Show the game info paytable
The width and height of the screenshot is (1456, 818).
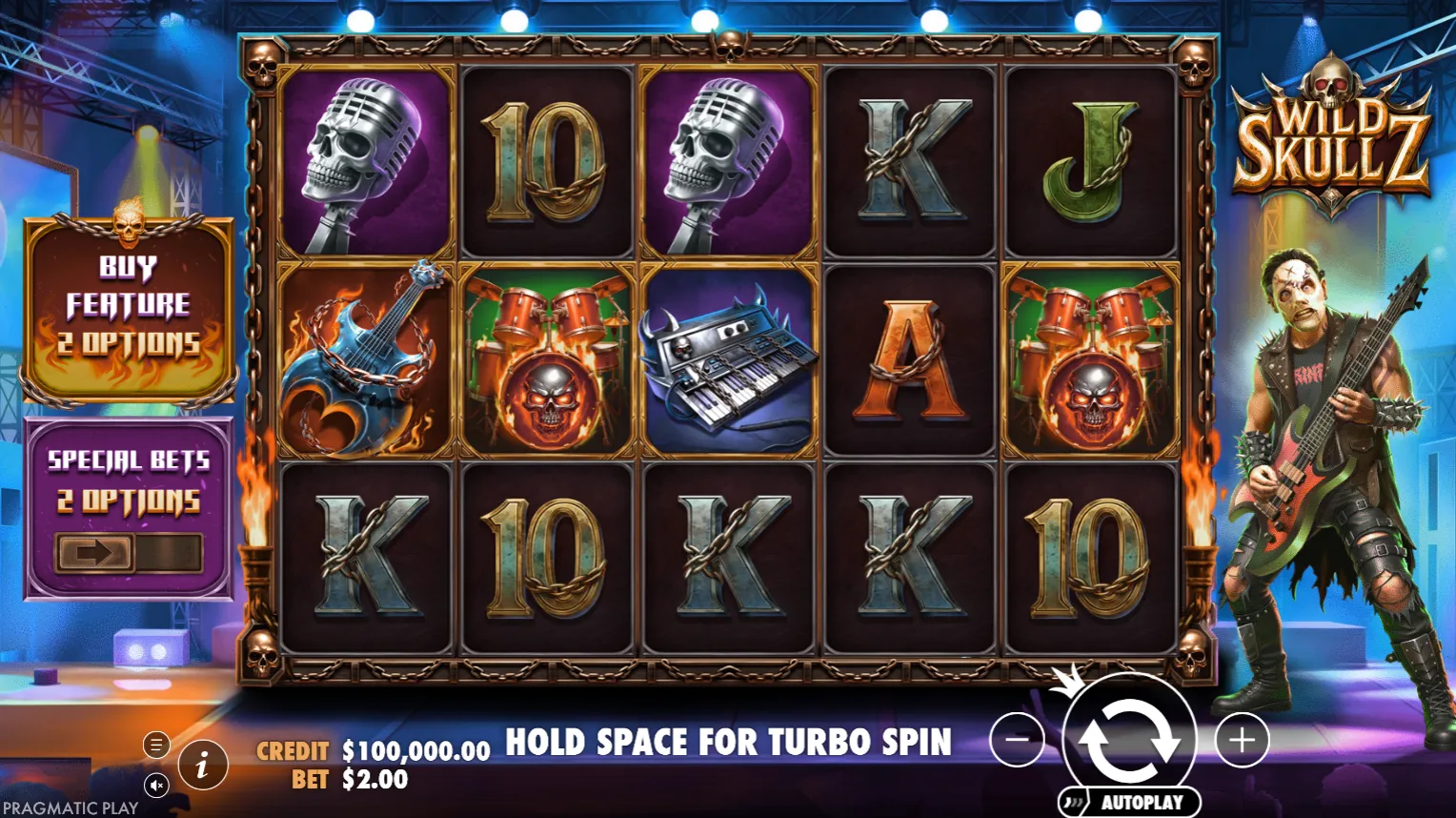point(202,765)
